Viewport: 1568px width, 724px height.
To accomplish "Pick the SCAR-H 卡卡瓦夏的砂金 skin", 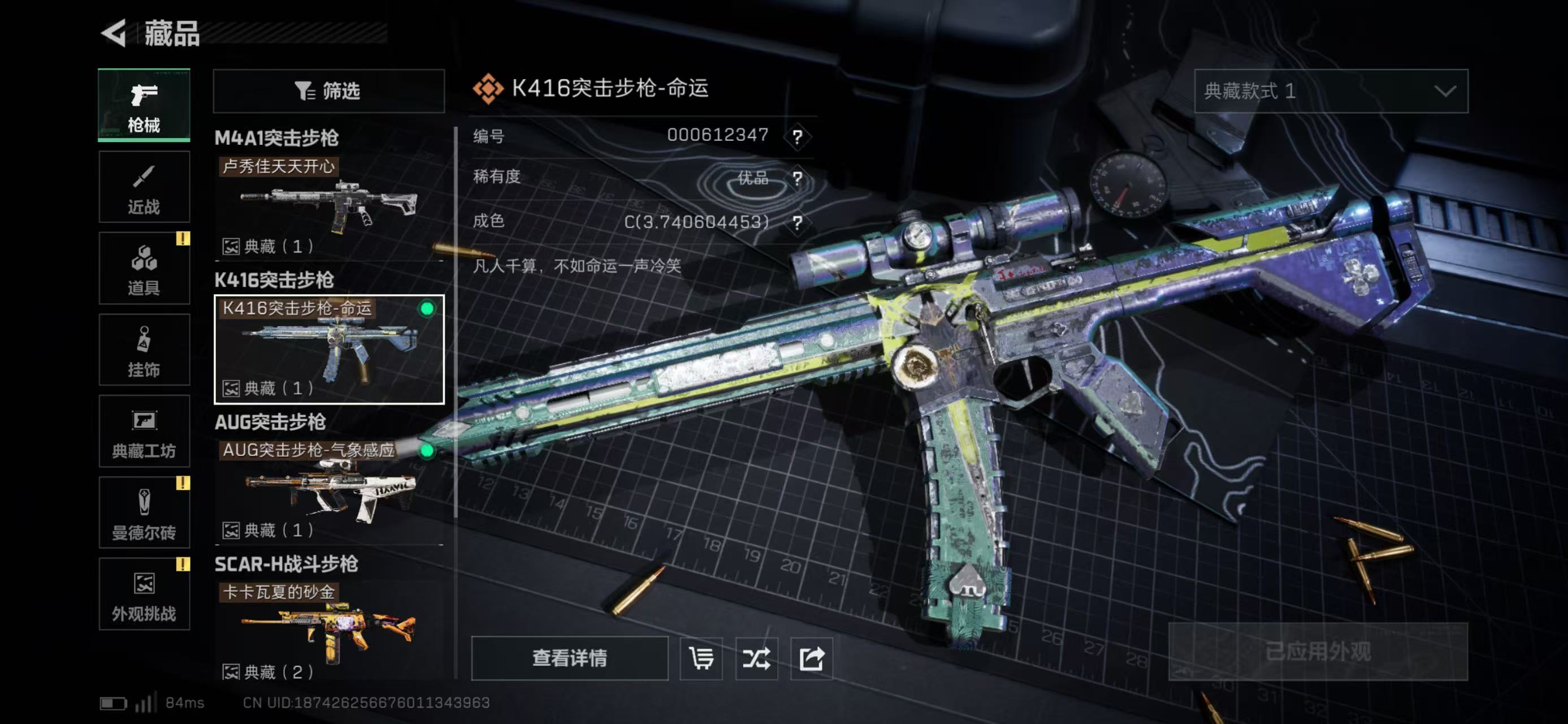I will tap(329, 630).
